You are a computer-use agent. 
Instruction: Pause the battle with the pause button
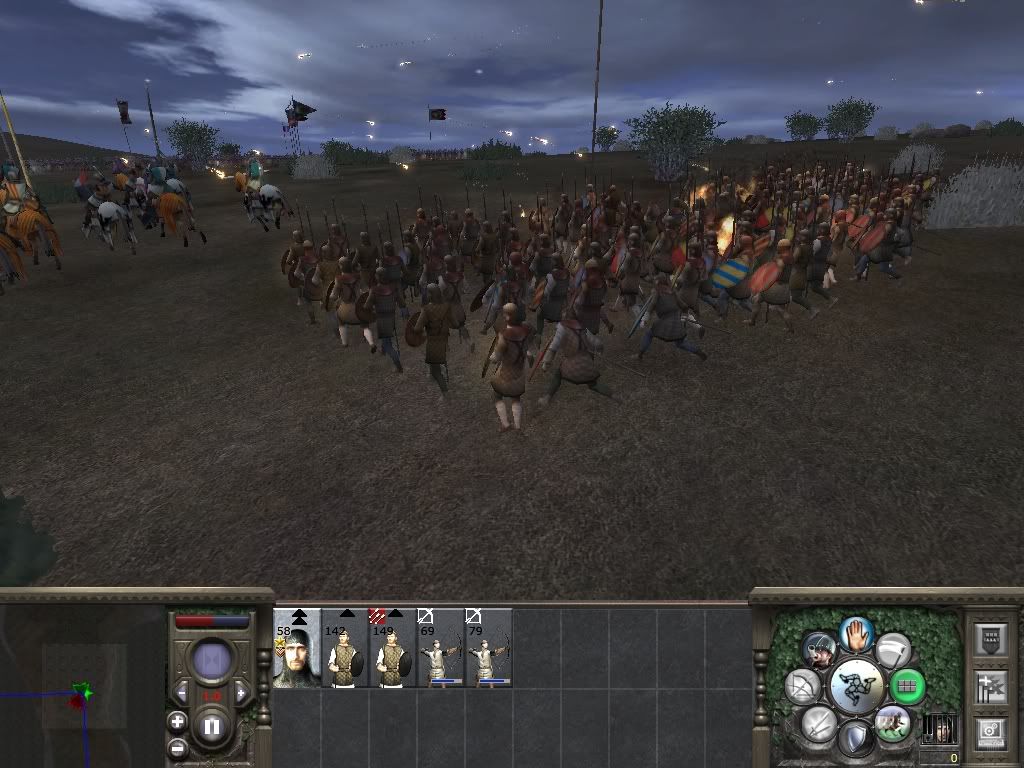(x=211, y=726)
